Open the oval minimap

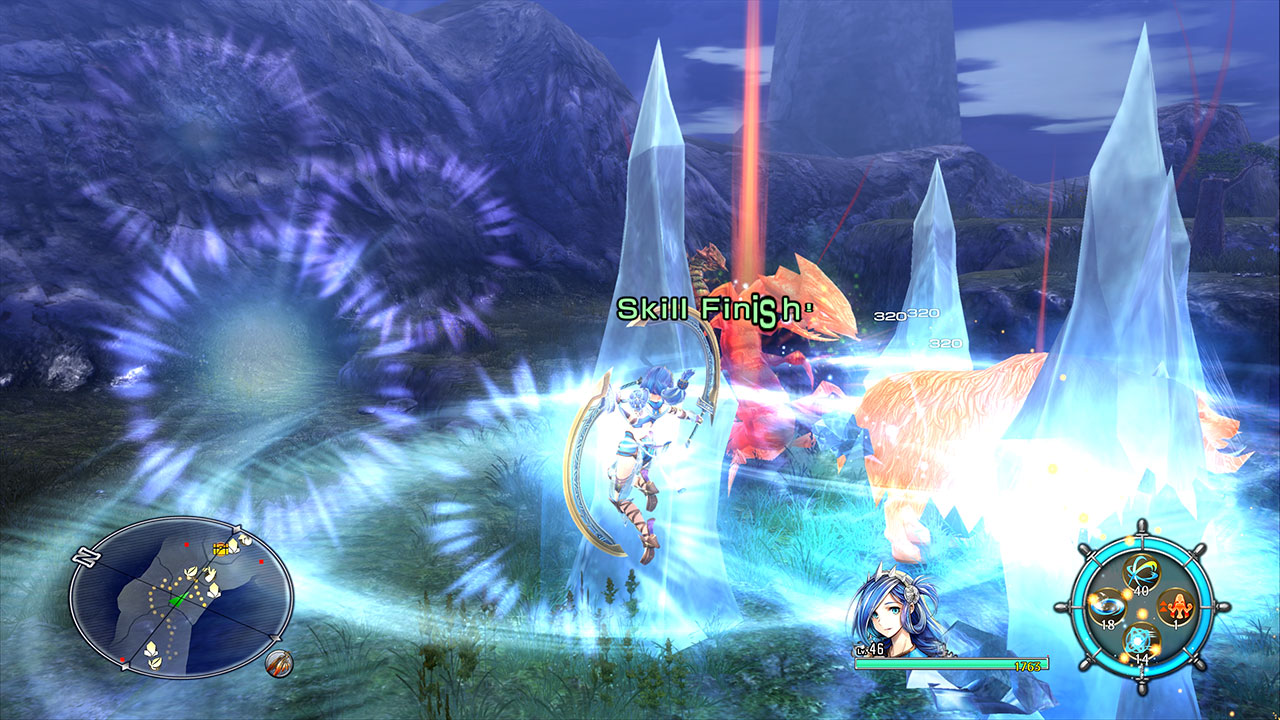pos(181,596)
